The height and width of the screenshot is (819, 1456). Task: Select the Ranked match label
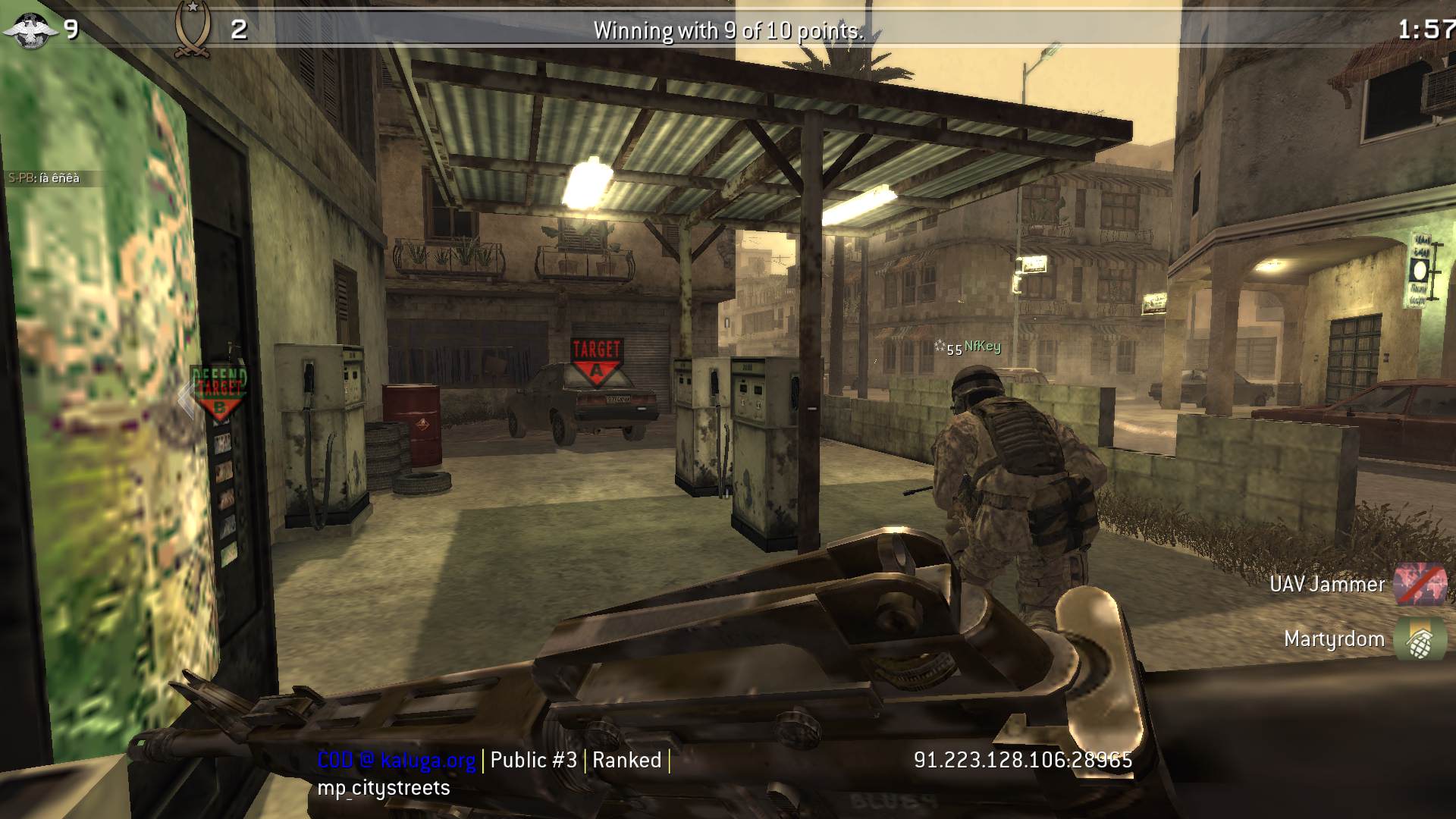(x=627, y=761)
